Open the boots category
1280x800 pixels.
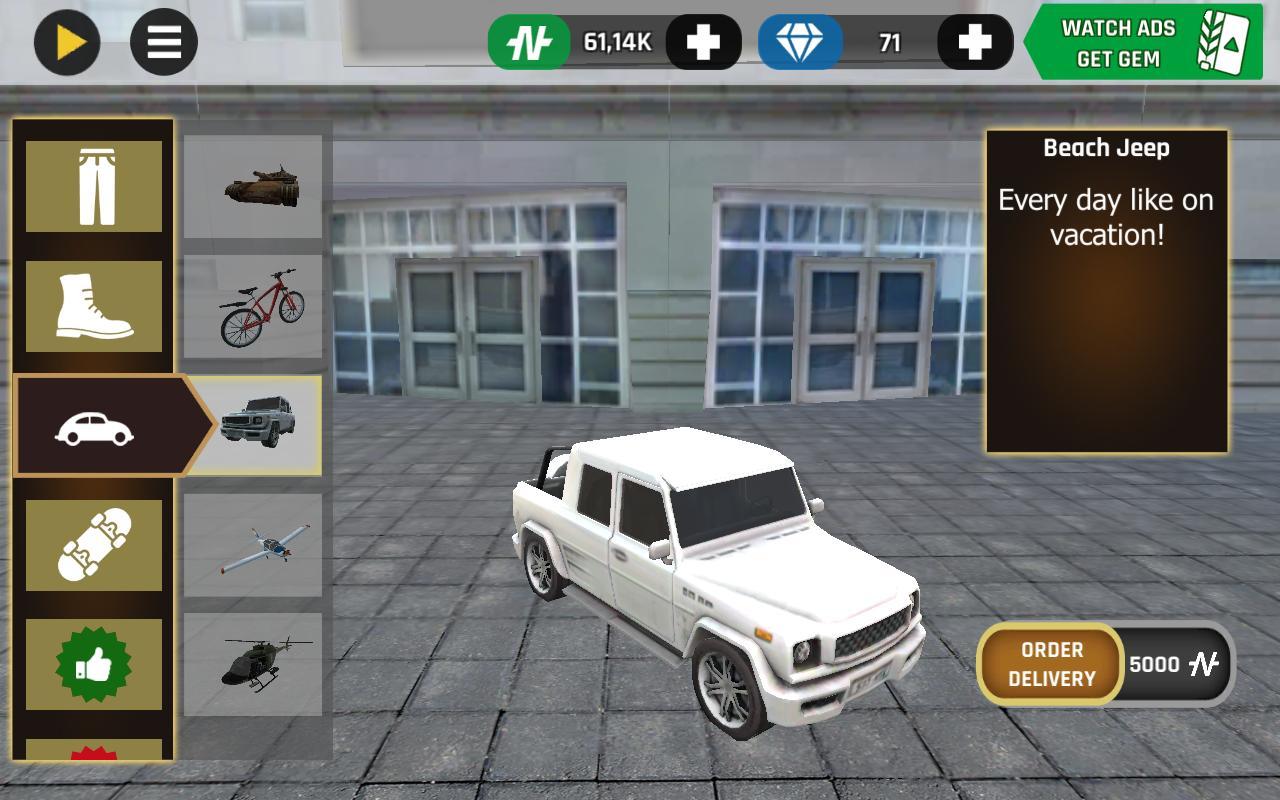click(x=94, y=306)
